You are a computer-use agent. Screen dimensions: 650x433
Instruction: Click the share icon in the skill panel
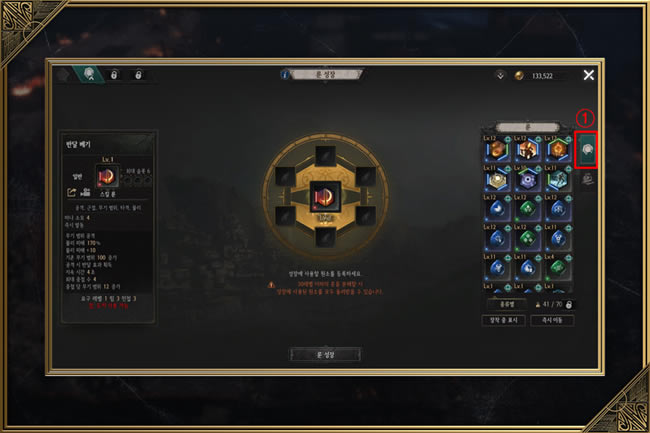point(72,192)
